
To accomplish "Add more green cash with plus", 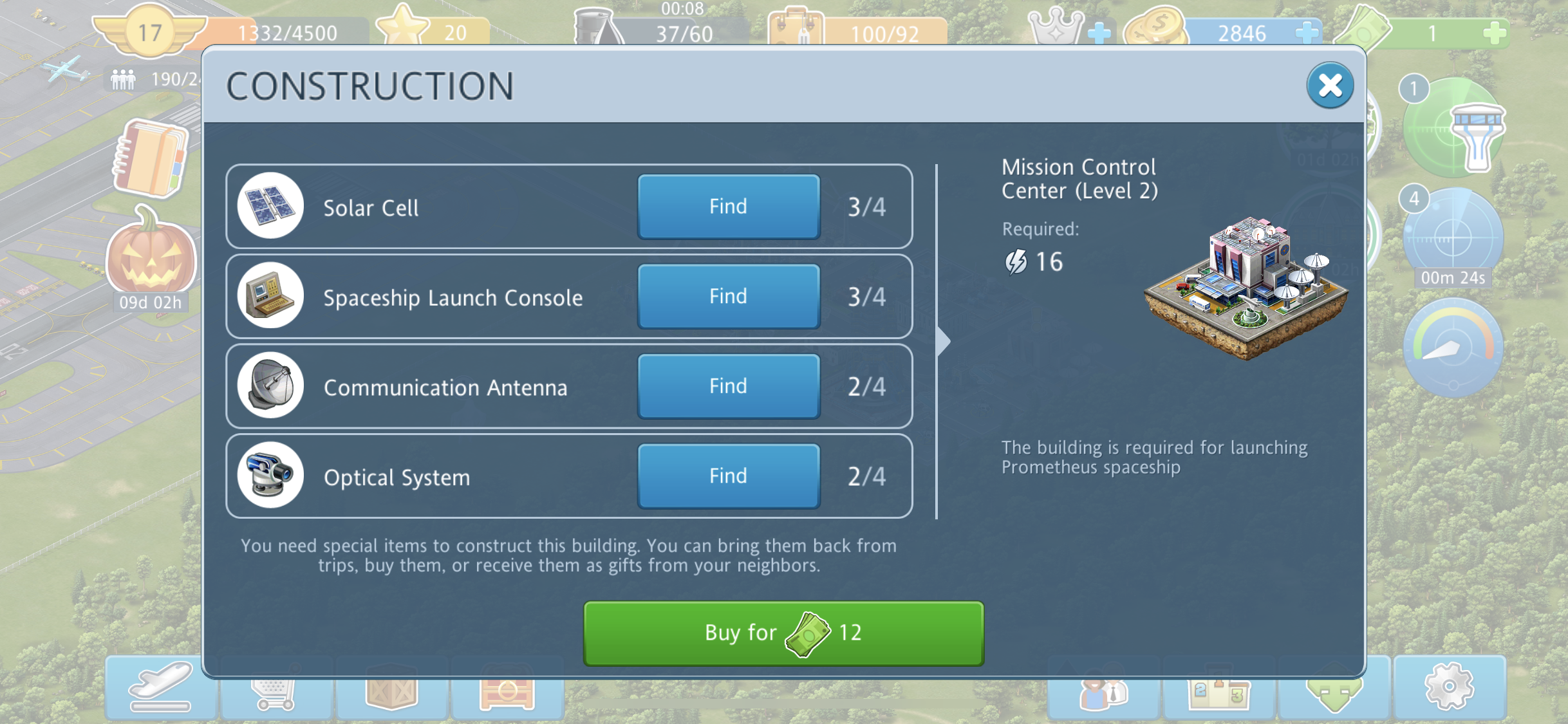I will [1494, 32].
